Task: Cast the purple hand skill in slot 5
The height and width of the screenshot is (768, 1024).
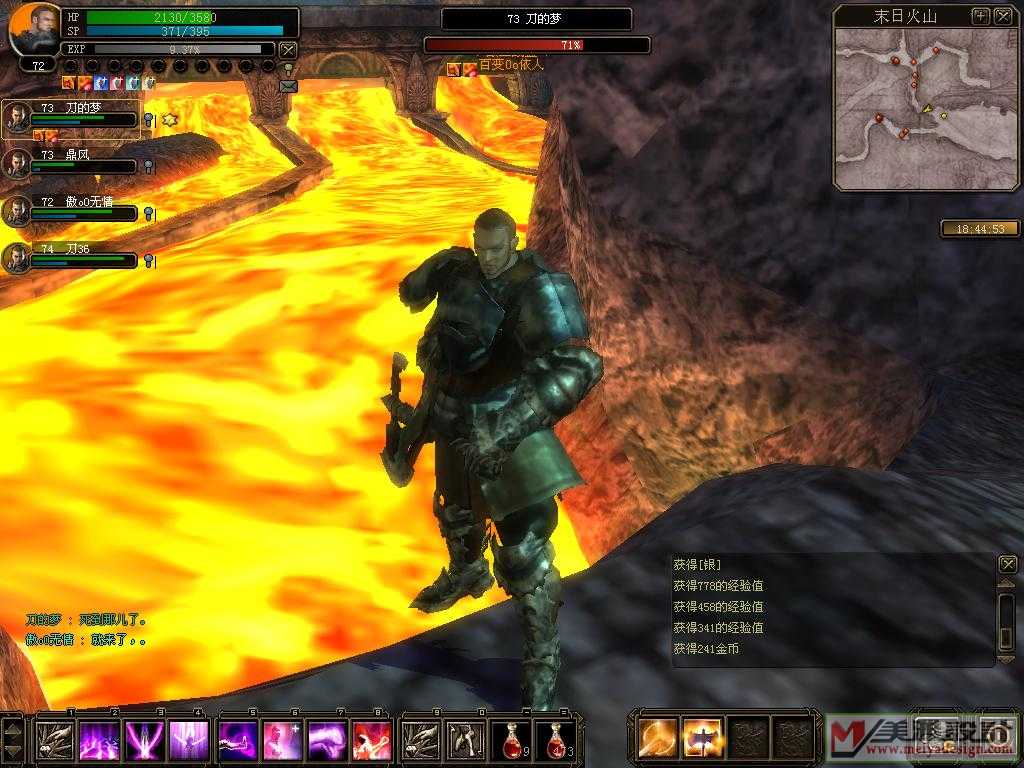Action: 236,740
